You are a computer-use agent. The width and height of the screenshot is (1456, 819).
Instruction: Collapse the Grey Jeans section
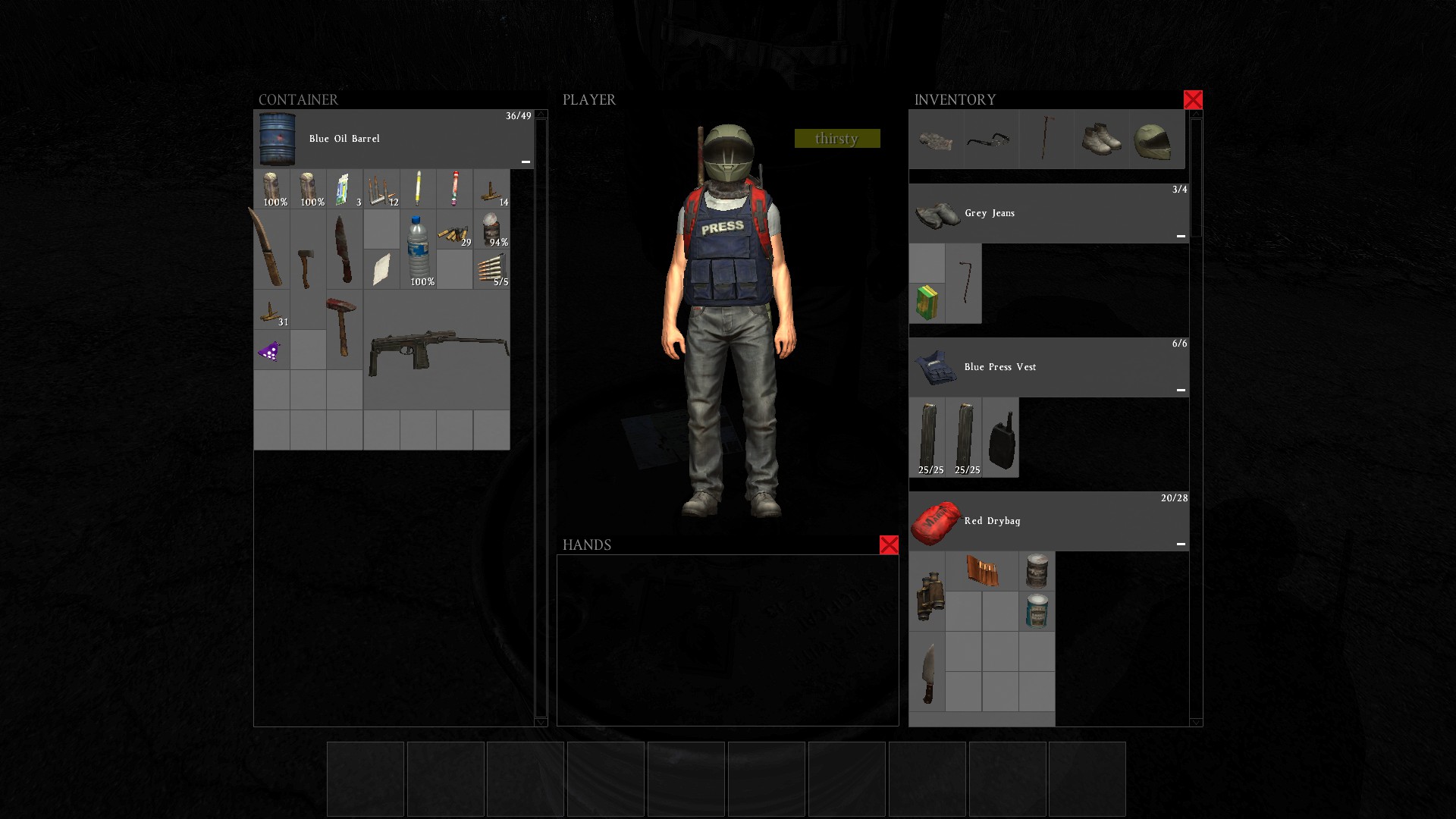(1181, 236)
